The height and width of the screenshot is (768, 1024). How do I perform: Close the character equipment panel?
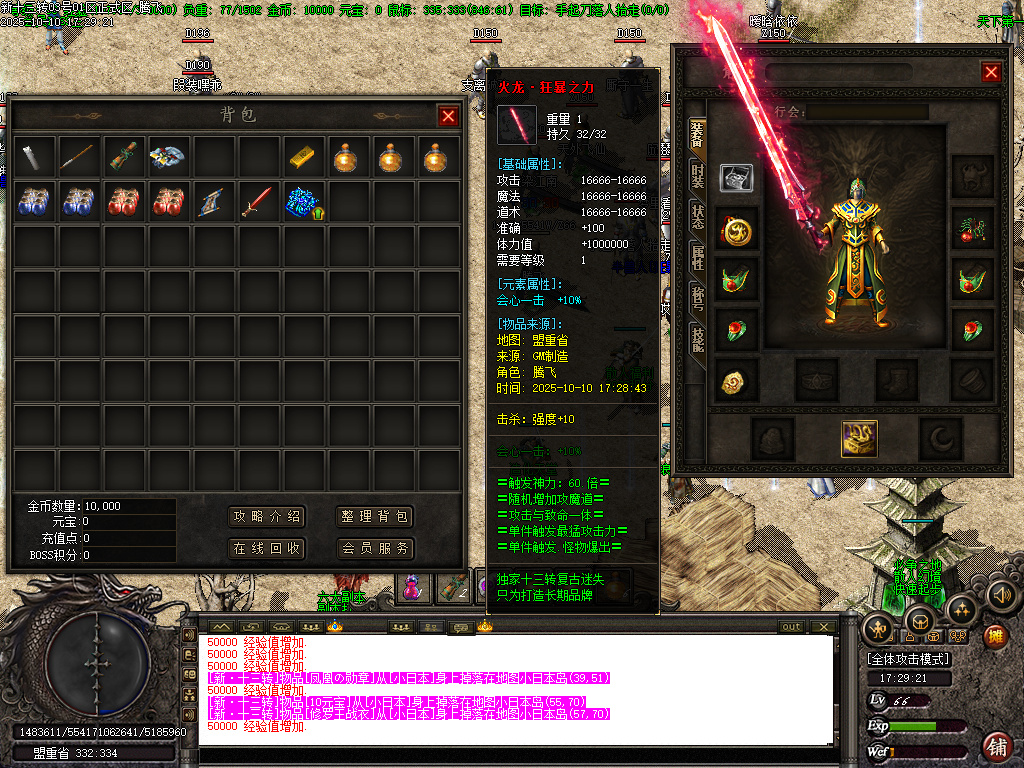991,72
